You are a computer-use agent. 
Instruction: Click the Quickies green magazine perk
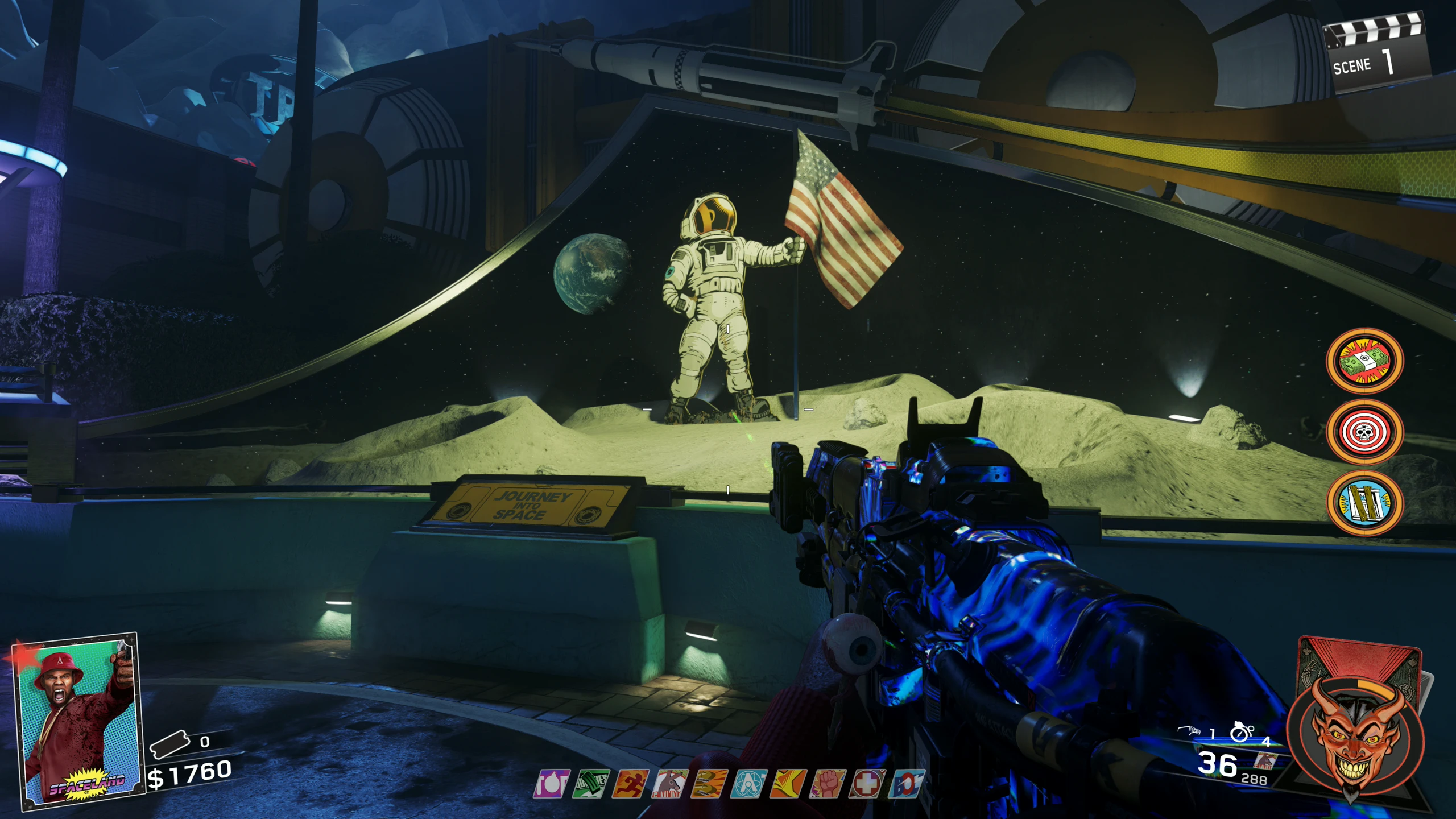tap(591, 784)
